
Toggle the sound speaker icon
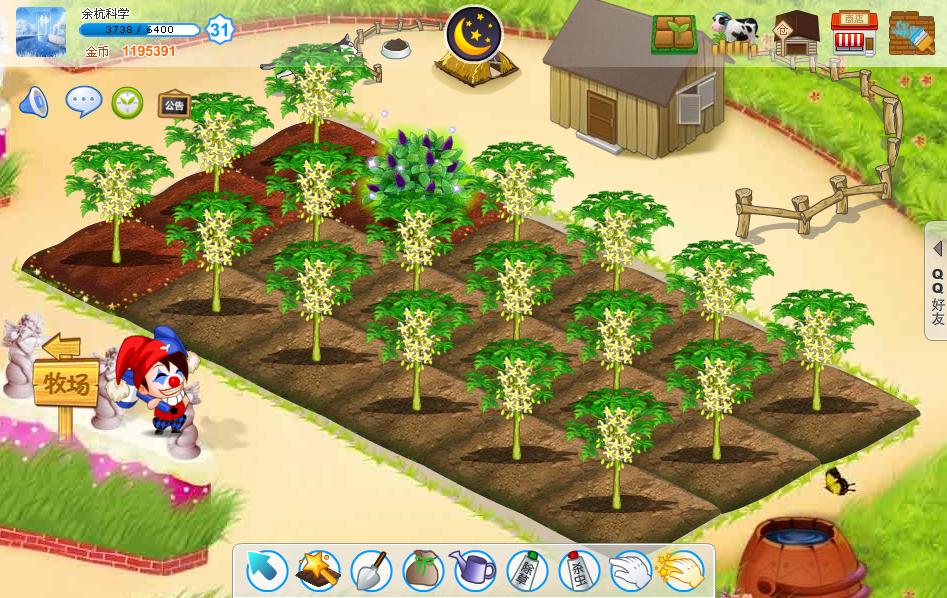pyautogui.click(x=34, y=101)
